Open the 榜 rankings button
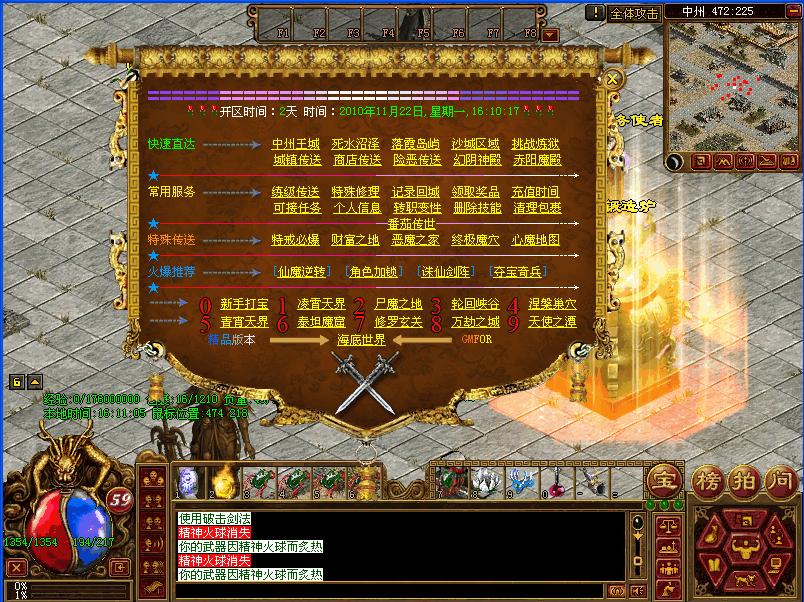The height and width of the screenshot is (602, 804). pos(707,479)
